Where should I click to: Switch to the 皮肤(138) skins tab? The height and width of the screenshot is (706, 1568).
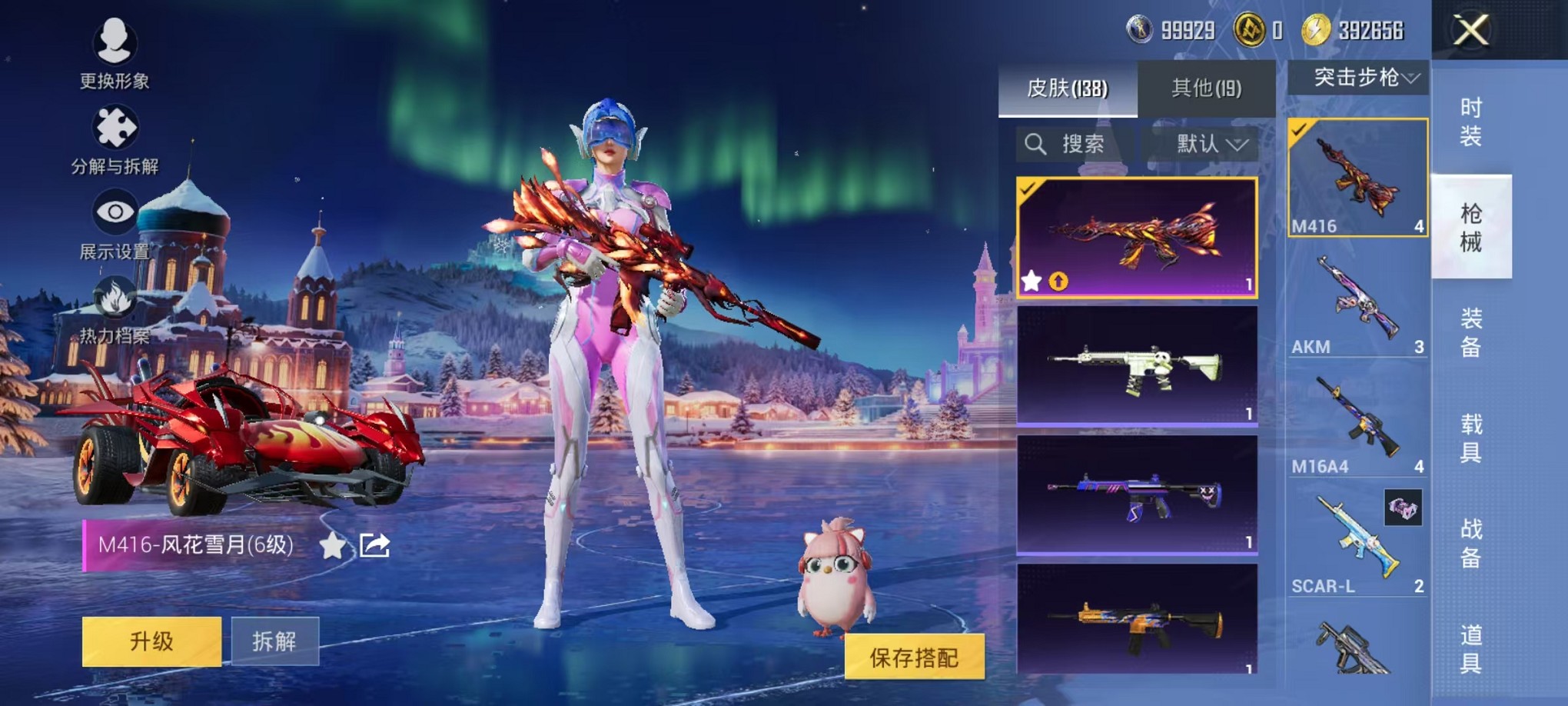coord(1067,88)
